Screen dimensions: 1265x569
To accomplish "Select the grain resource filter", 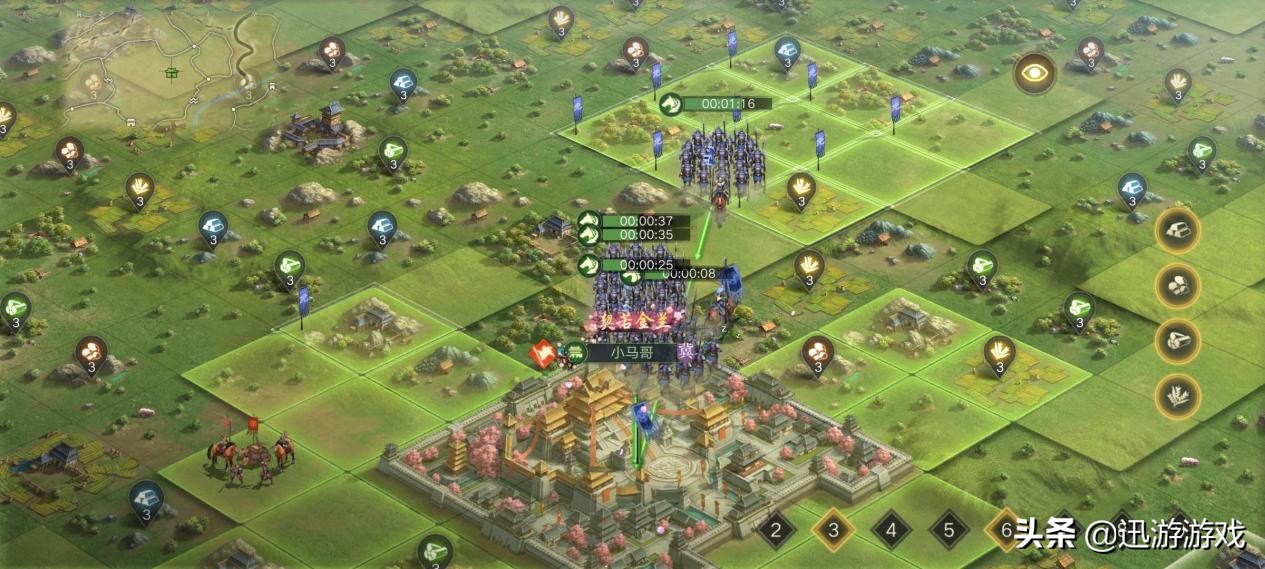I will pyautogui.click(x=1178, y=396).
